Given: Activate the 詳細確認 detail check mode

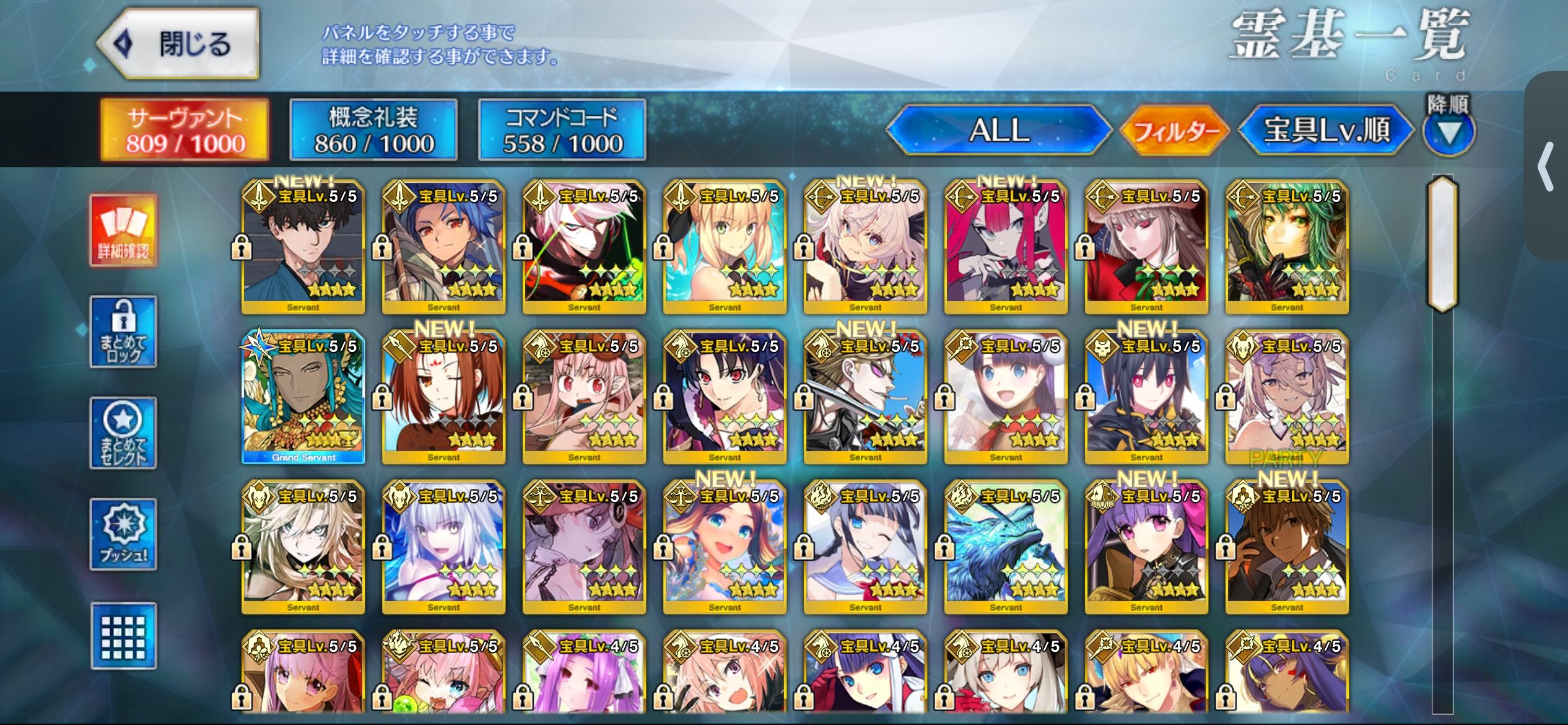Looking at the screenshot, I should (123, 230).
